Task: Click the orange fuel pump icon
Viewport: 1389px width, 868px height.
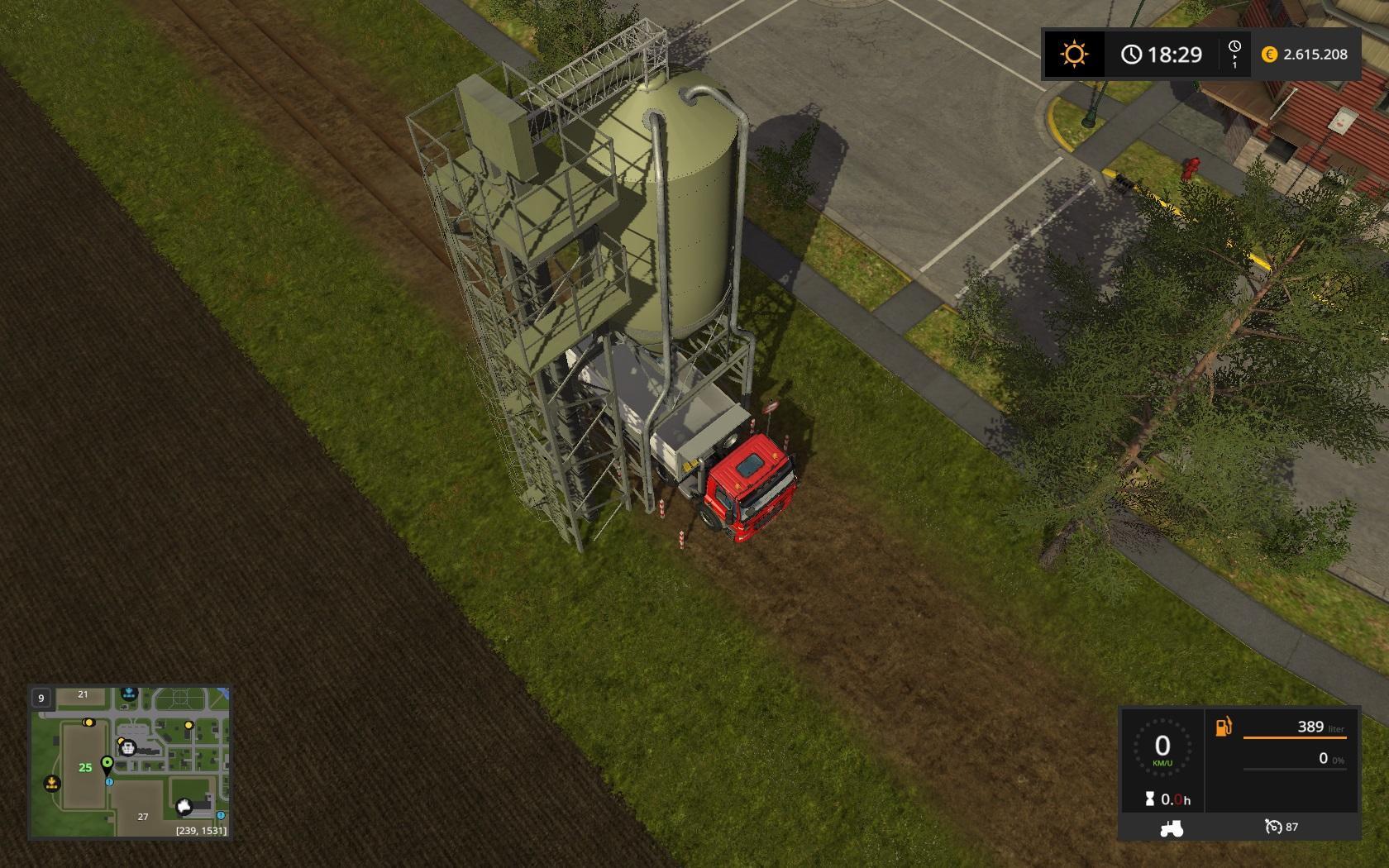Action: [1224, 727]
